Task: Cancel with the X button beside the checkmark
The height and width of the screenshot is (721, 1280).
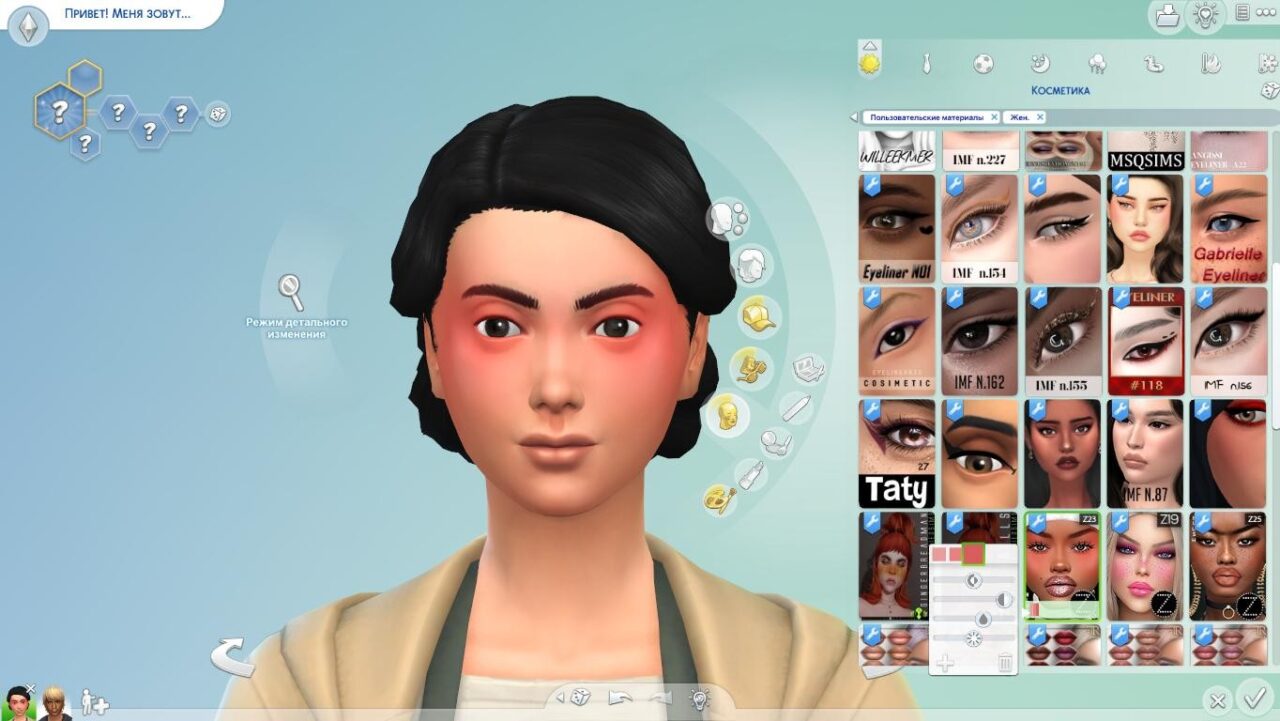Action: click(x=1217, y=700)
